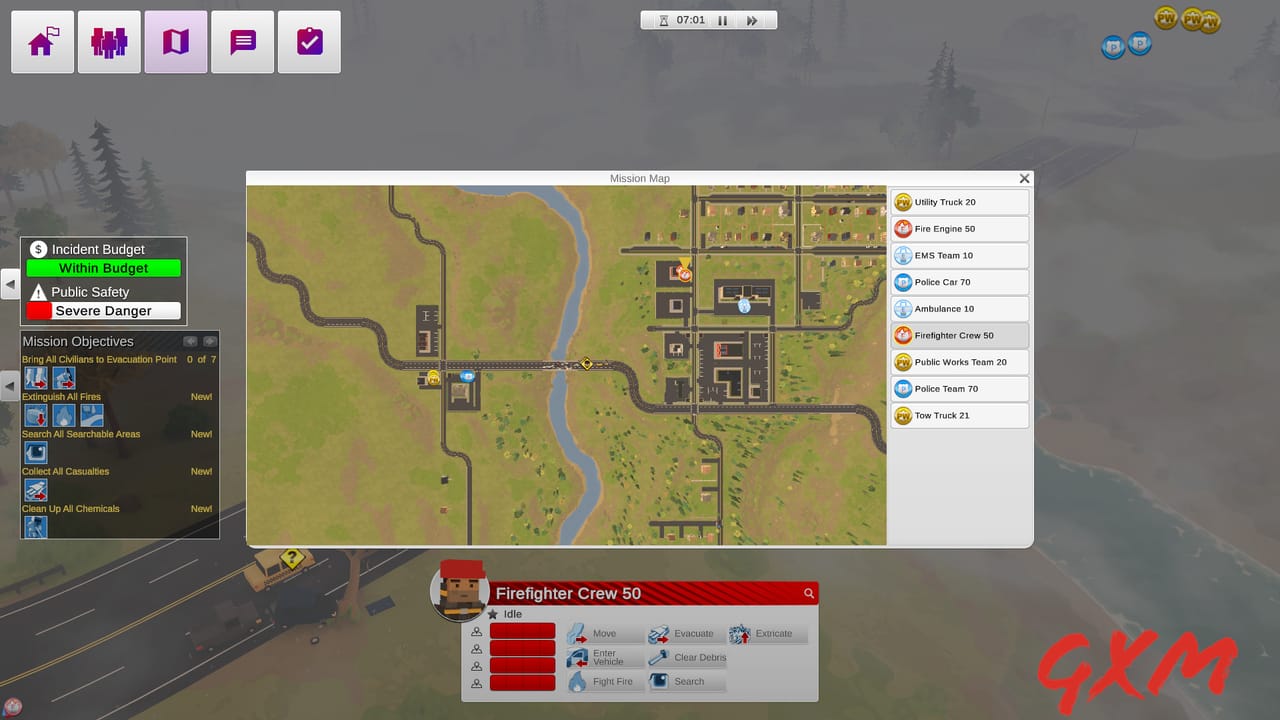Pause the simulation clock
The image size is (1280, 720).
click(x=722, y=19)
